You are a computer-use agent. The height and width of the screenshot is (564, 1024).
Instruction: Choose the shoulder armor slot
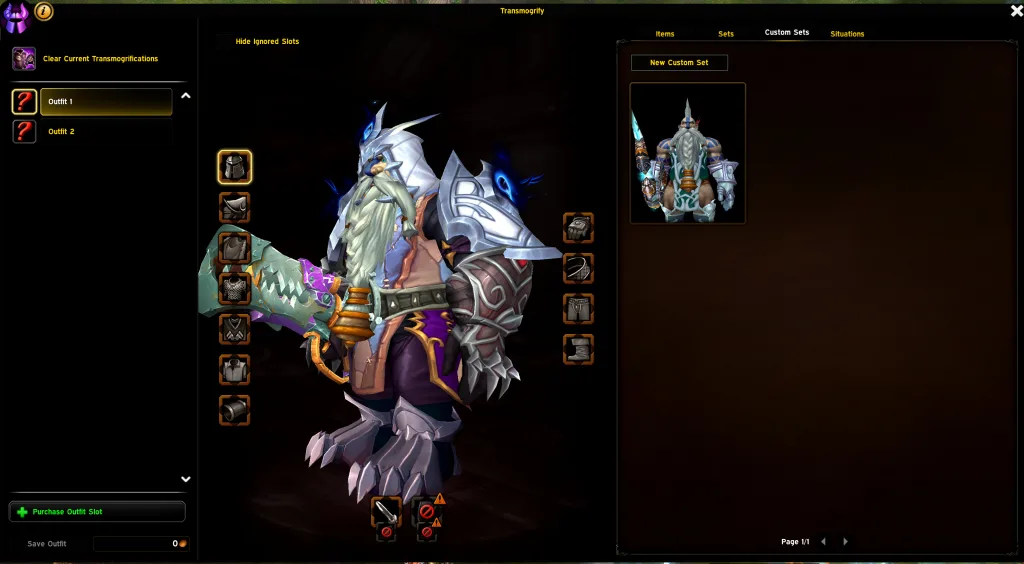tap(235, 208)
